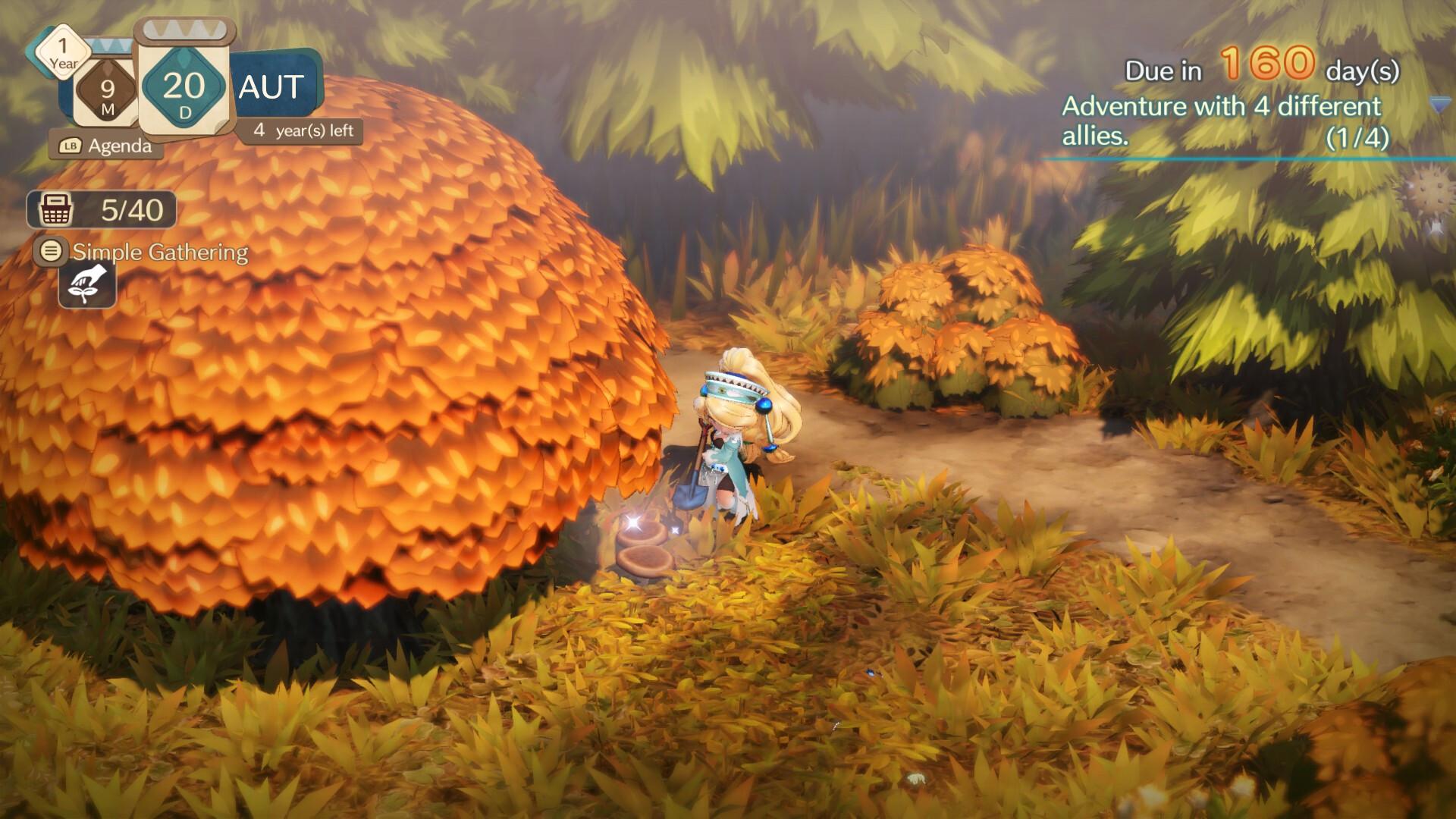Click the LB button icon beside Agenda
The image size is (1456, 819).
click(71, 144)
